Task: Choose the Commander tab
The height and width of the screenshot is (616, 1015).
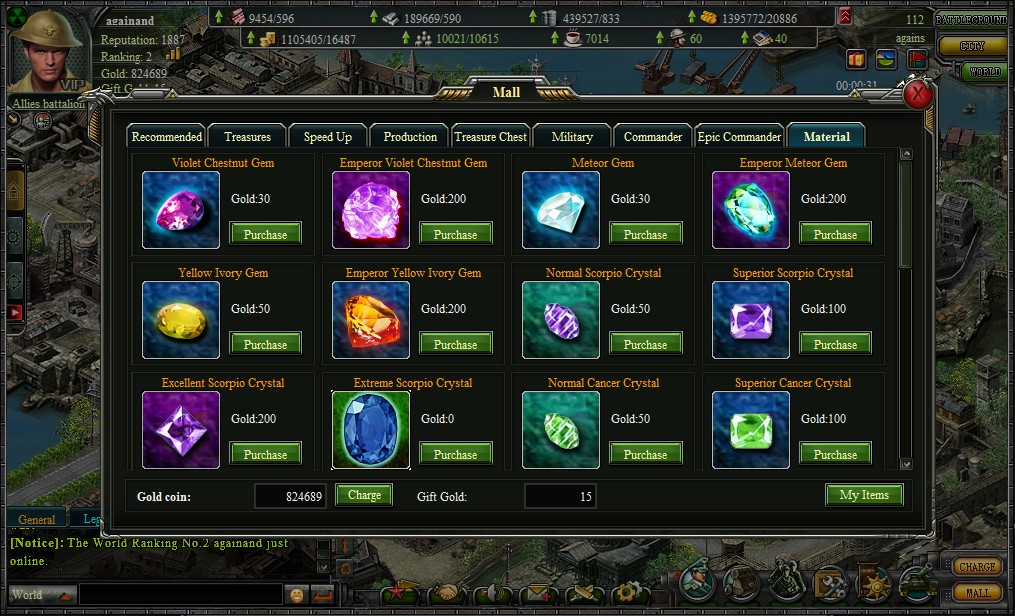Action: tap(653, 137)
